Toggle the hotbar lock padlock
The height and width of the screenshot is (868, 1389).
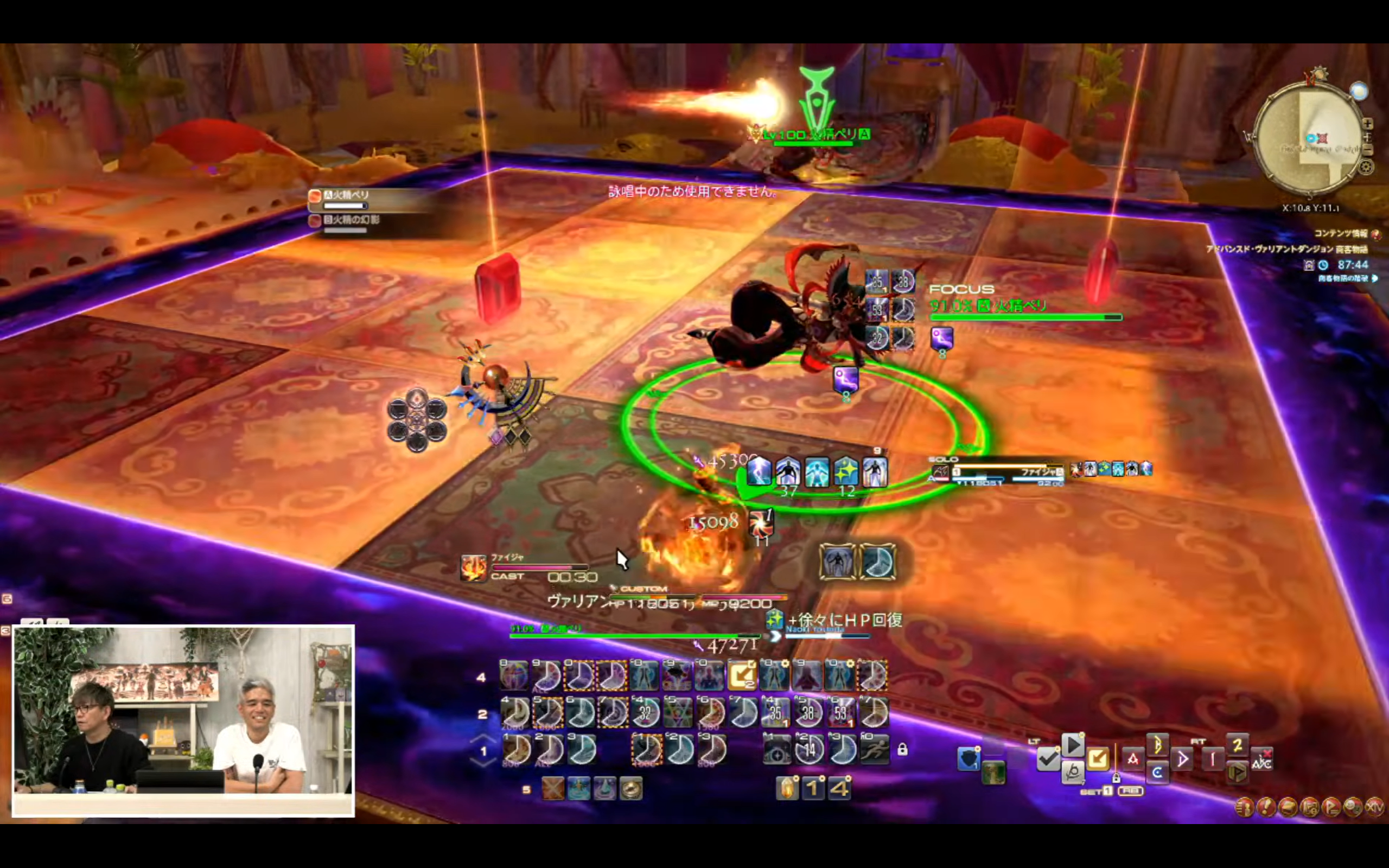point(902,749)
